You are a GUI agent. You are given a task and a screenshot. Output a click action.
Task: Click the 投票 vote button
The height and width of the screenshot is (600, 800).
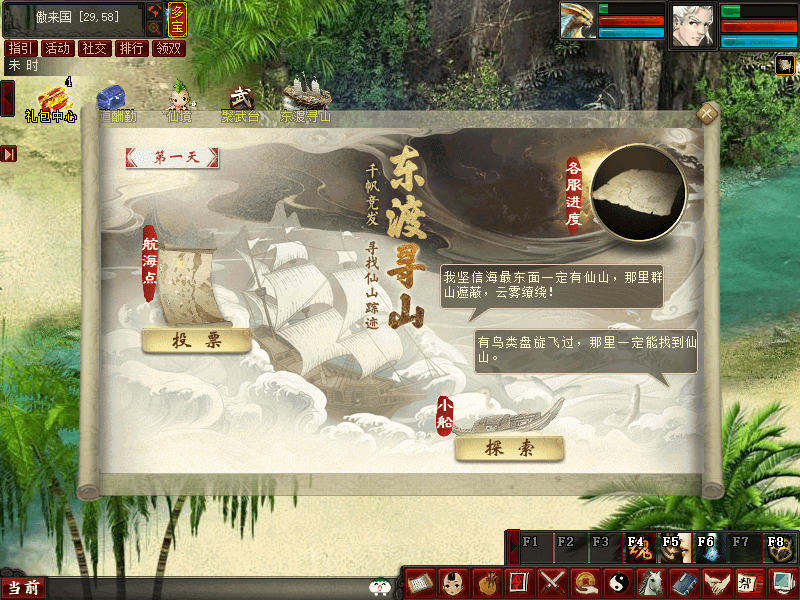[x=196, y=340]
